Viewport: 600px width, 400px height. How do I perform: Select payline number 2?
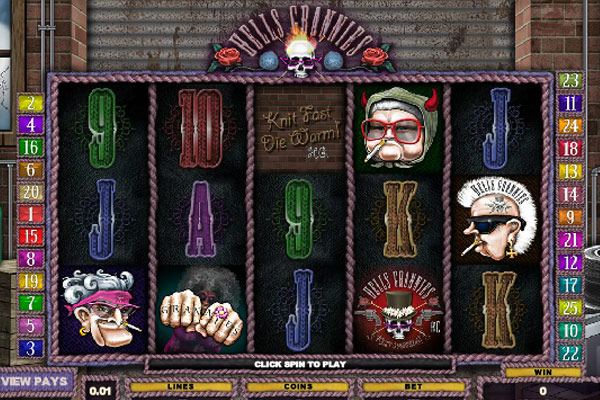tap(30, 103)
